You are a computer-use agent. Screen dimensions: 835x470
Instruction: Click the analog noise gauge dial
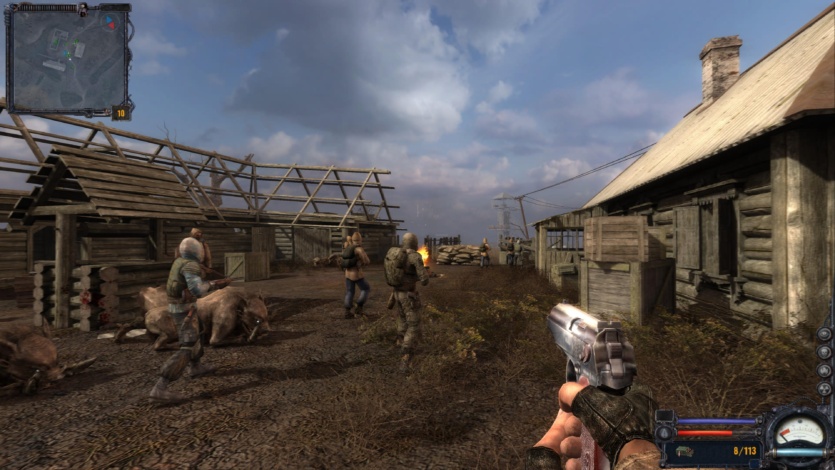pyautogui.click(x=799, y=434)
